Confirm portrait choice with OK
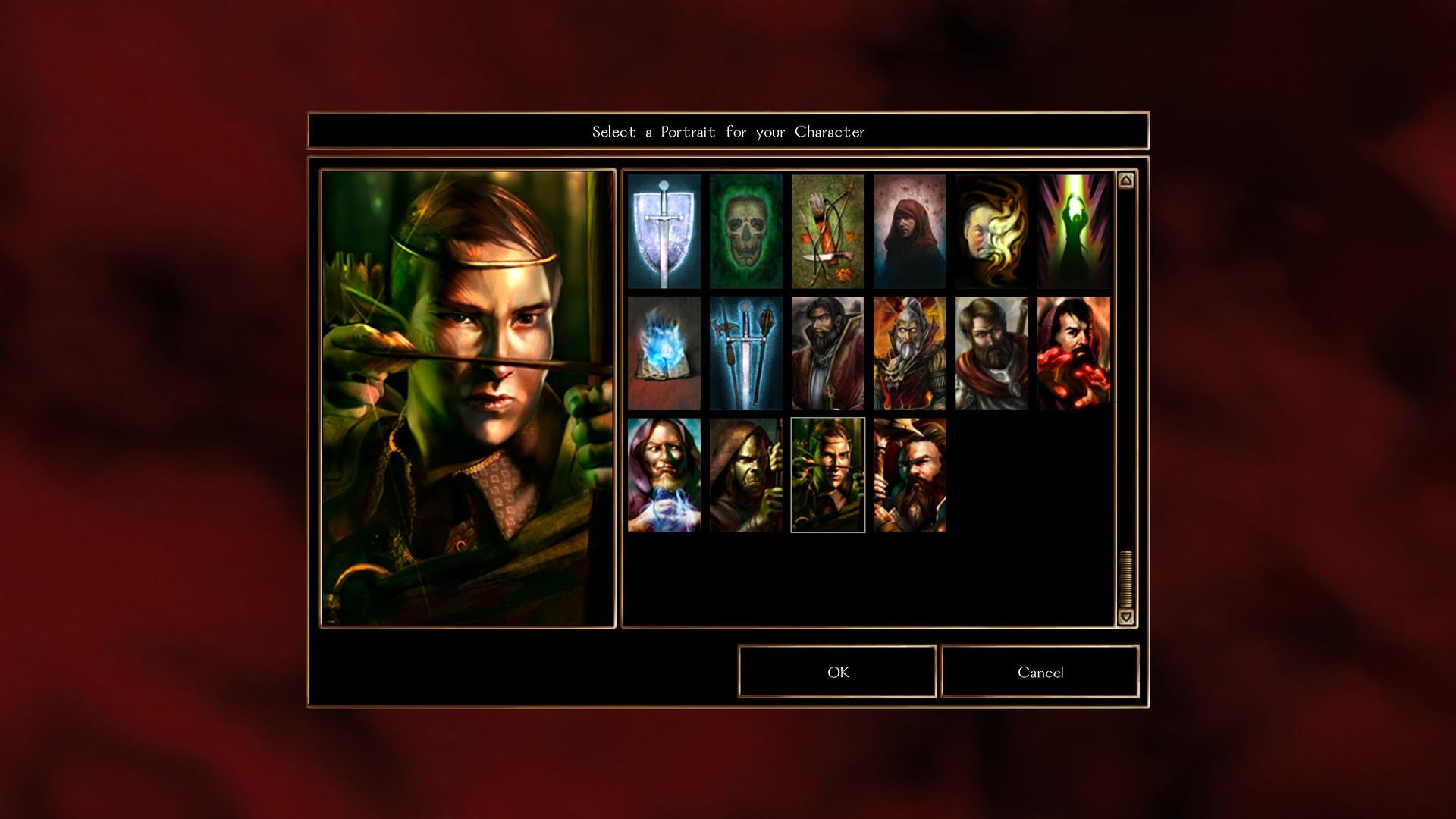The height and width of the screenshot is (819, 1456). [x=837, y=672]
